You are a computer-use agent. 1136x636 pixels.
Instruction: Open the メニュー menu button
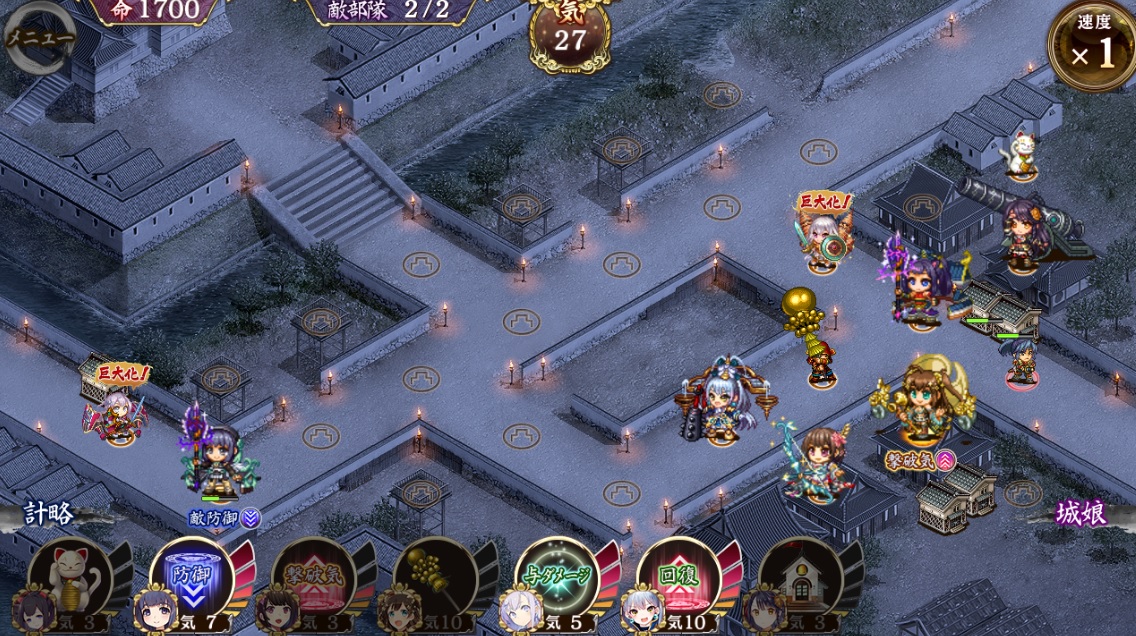pos(40,38)
